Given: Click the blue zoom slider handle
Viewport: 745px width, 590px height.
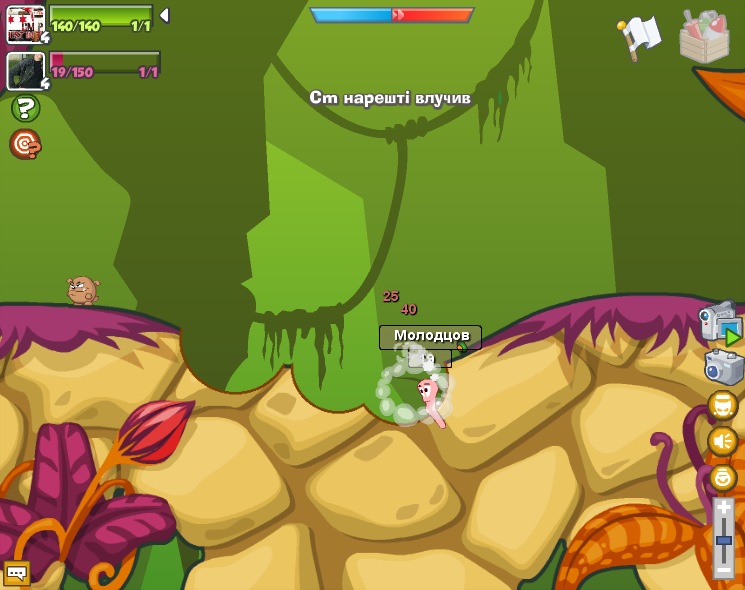Looking at the screenshot, I should click(x=723, y=540).
